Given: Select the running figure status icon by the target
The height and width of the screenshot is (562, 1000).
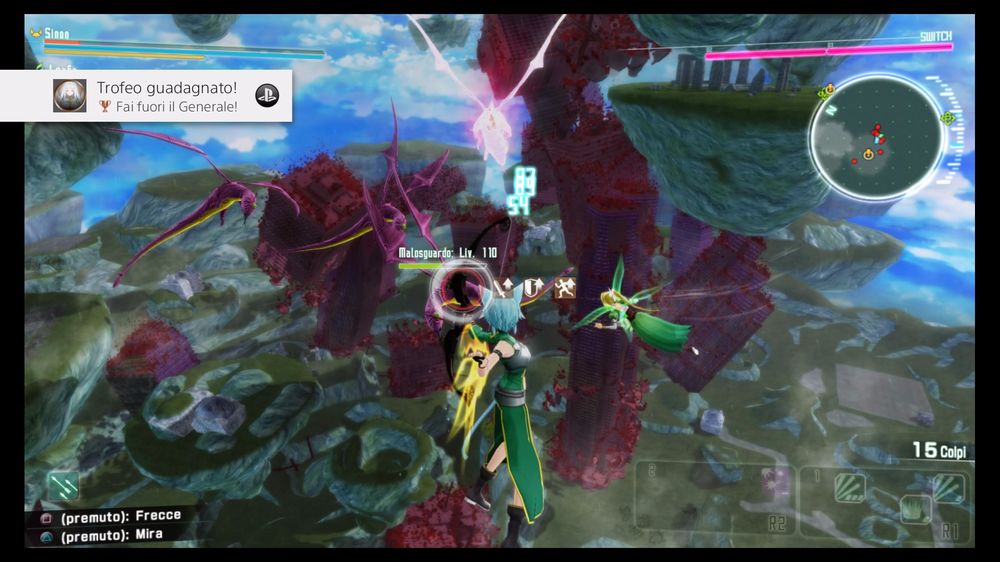Looking at the screenshot, I should click(x=566, y=288).
